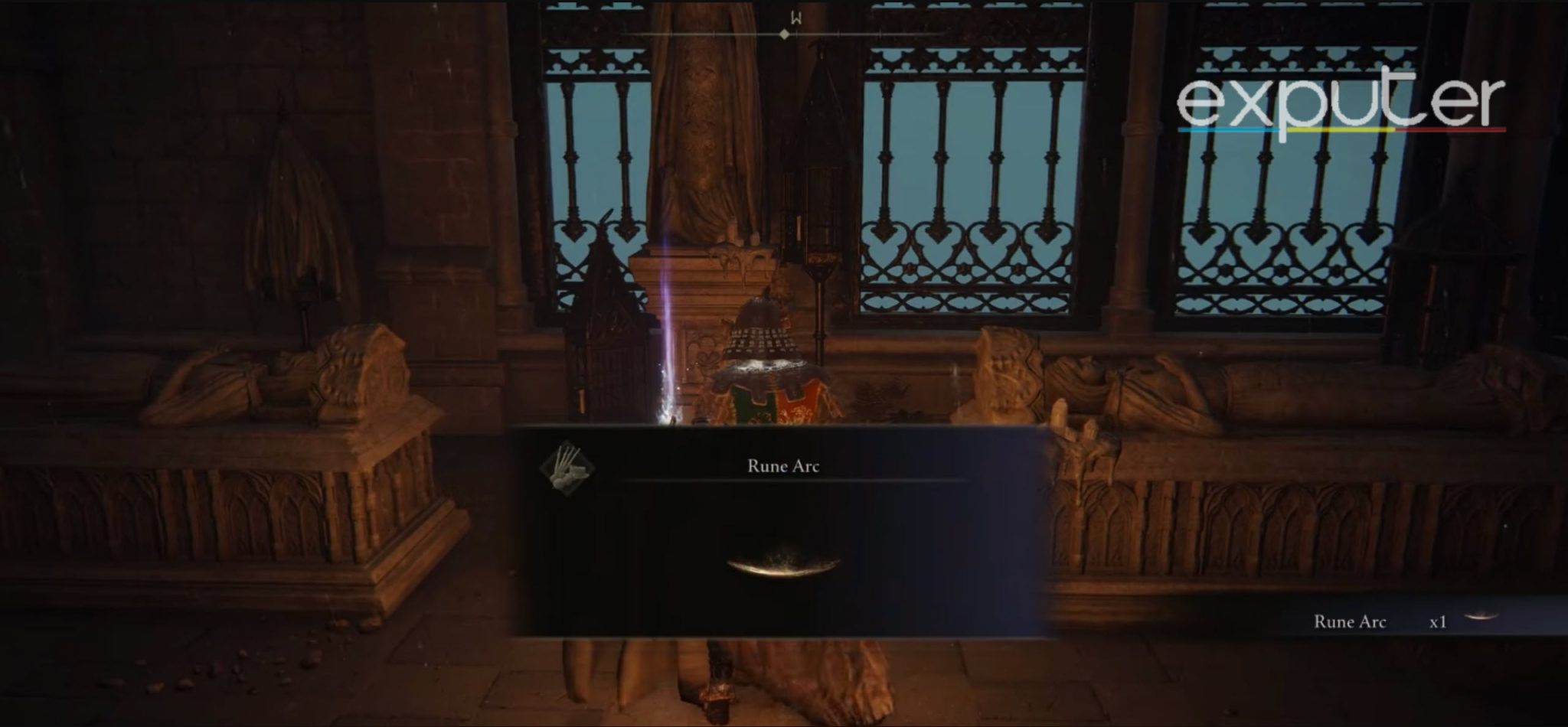Click the diamond marker on the compass
1568x727 pixels.
pos(783,33)
